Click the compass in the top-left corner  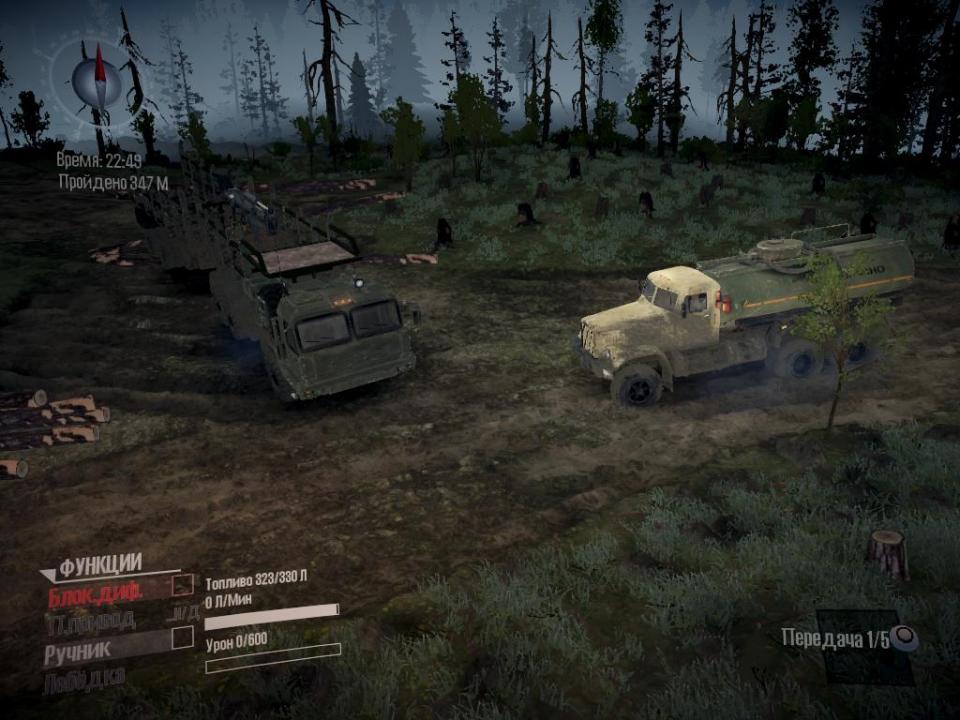click(x=97, y=84)
